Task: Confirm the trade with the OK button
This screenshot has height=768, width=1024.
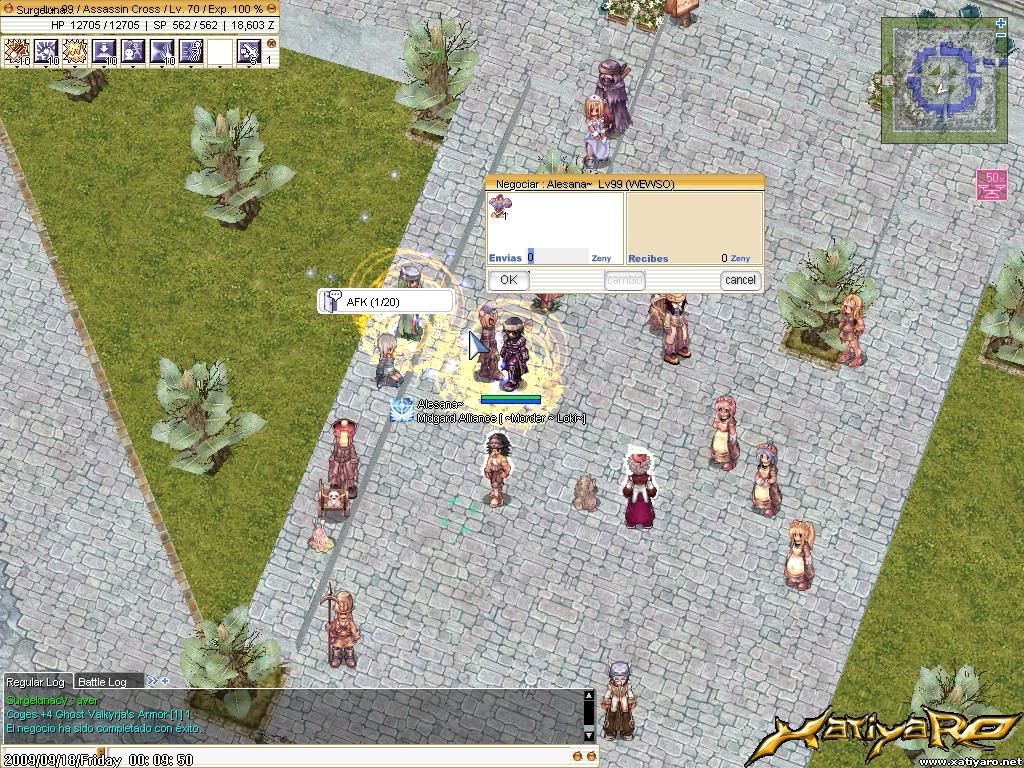Action: 508,280
